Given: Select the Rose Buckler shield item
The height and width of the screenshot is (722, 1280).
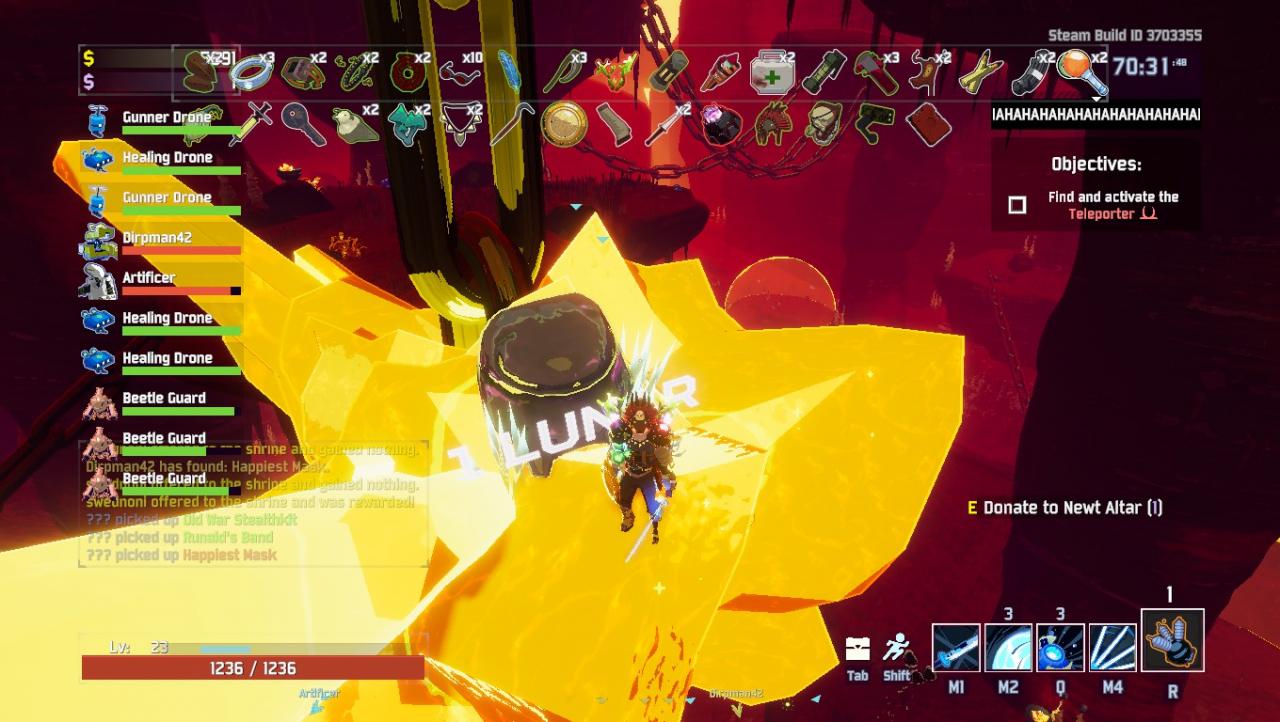Looking at the screenshot, I should coord(563,124).
